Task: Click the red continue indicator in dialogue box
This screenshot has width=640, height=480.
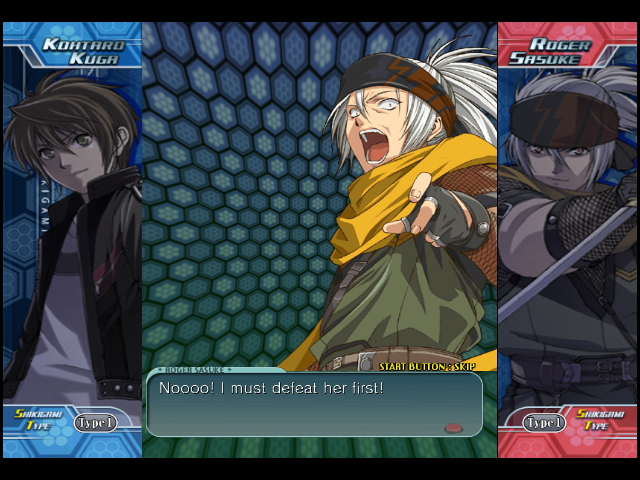Action: click(454, 427)
